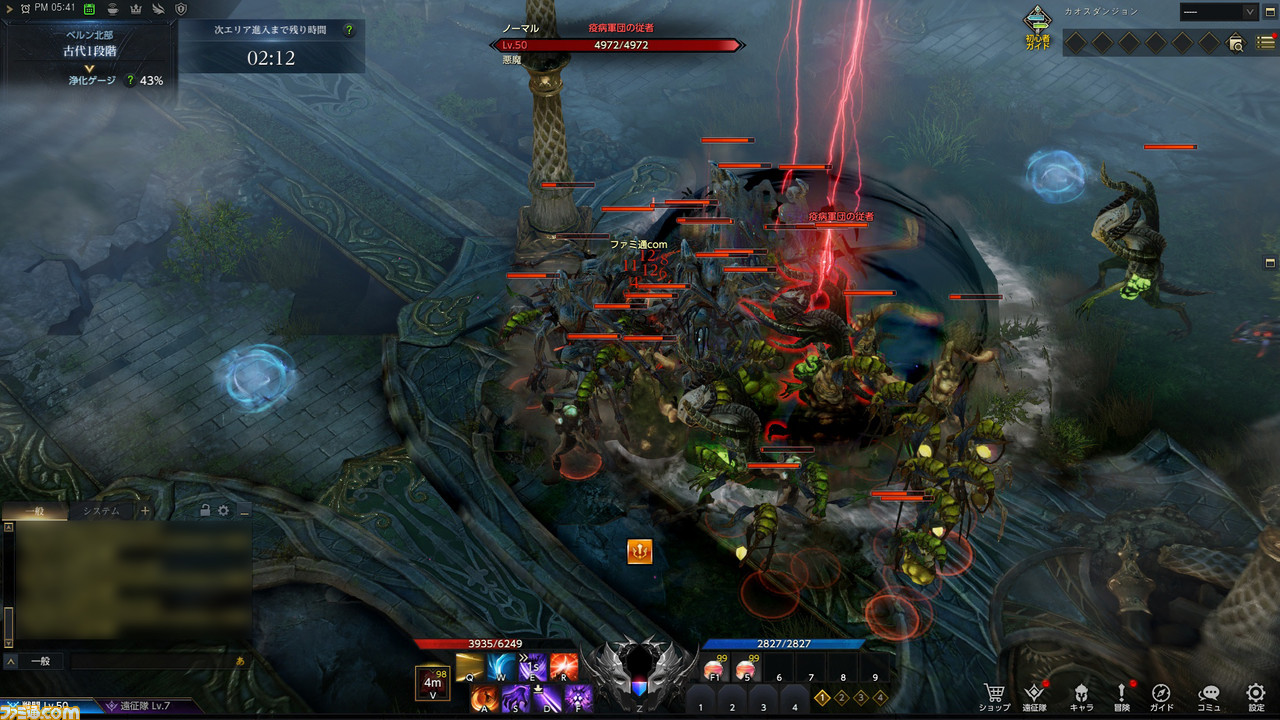Switch to the システム chat tab

point(101,511)
